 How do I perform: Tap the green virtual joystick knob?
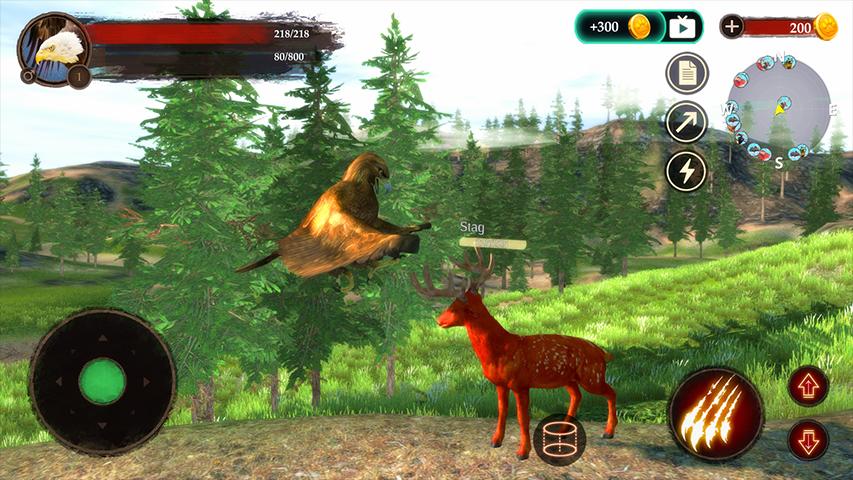click(102, 381)
